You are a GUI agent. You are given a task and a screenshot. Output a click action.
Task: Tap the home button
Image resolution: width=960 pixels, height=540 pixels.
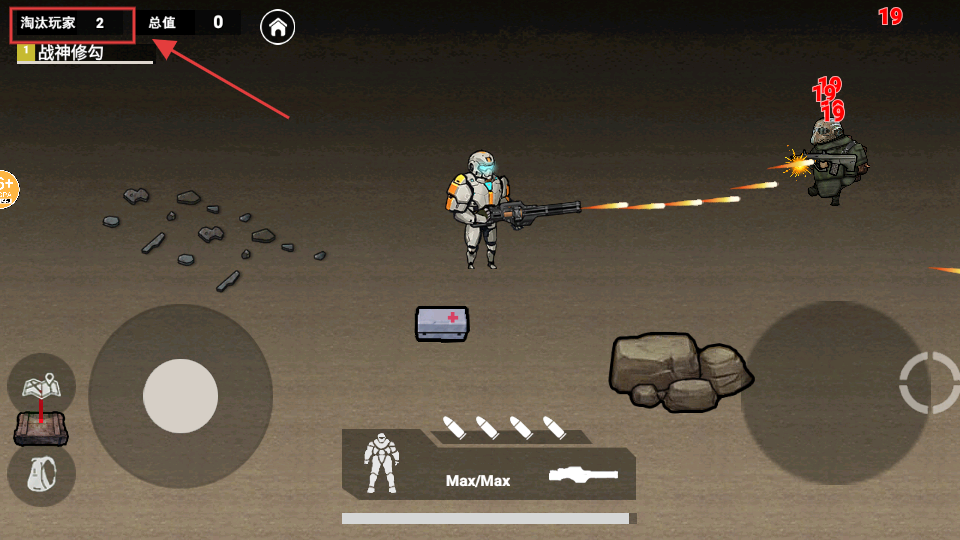point(277,27)
